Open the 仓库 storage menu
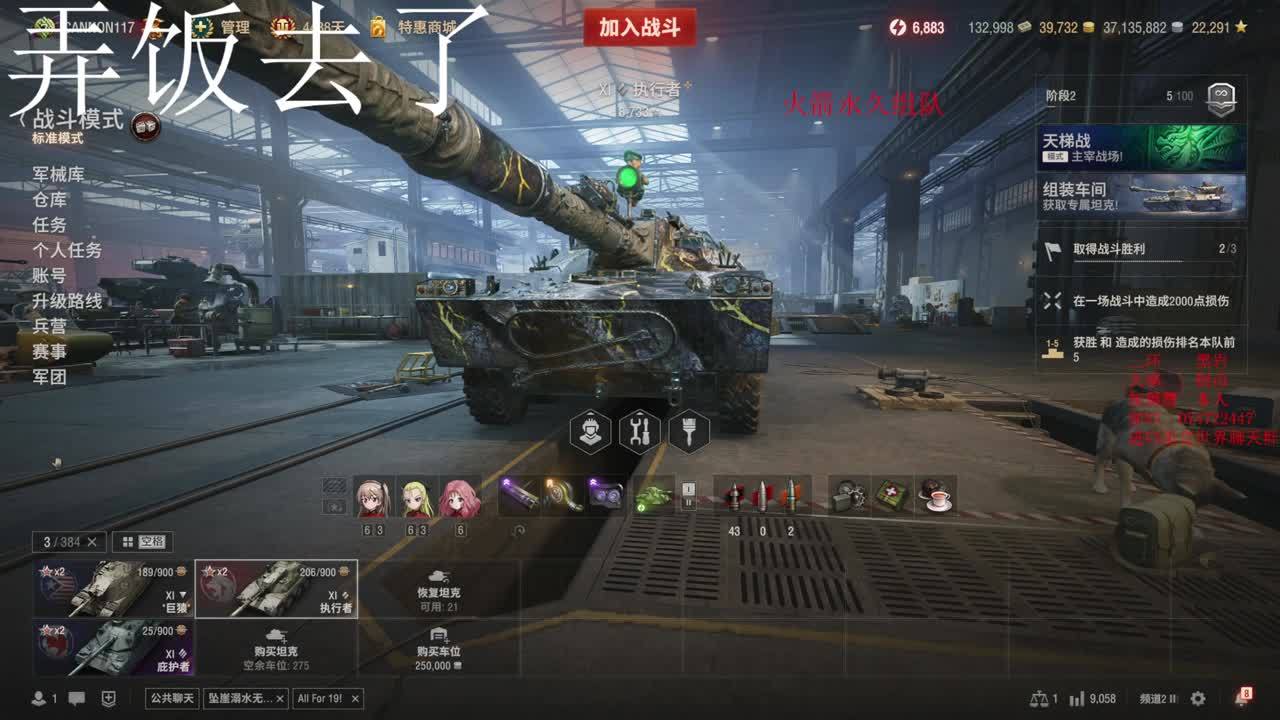 [49, 199]
